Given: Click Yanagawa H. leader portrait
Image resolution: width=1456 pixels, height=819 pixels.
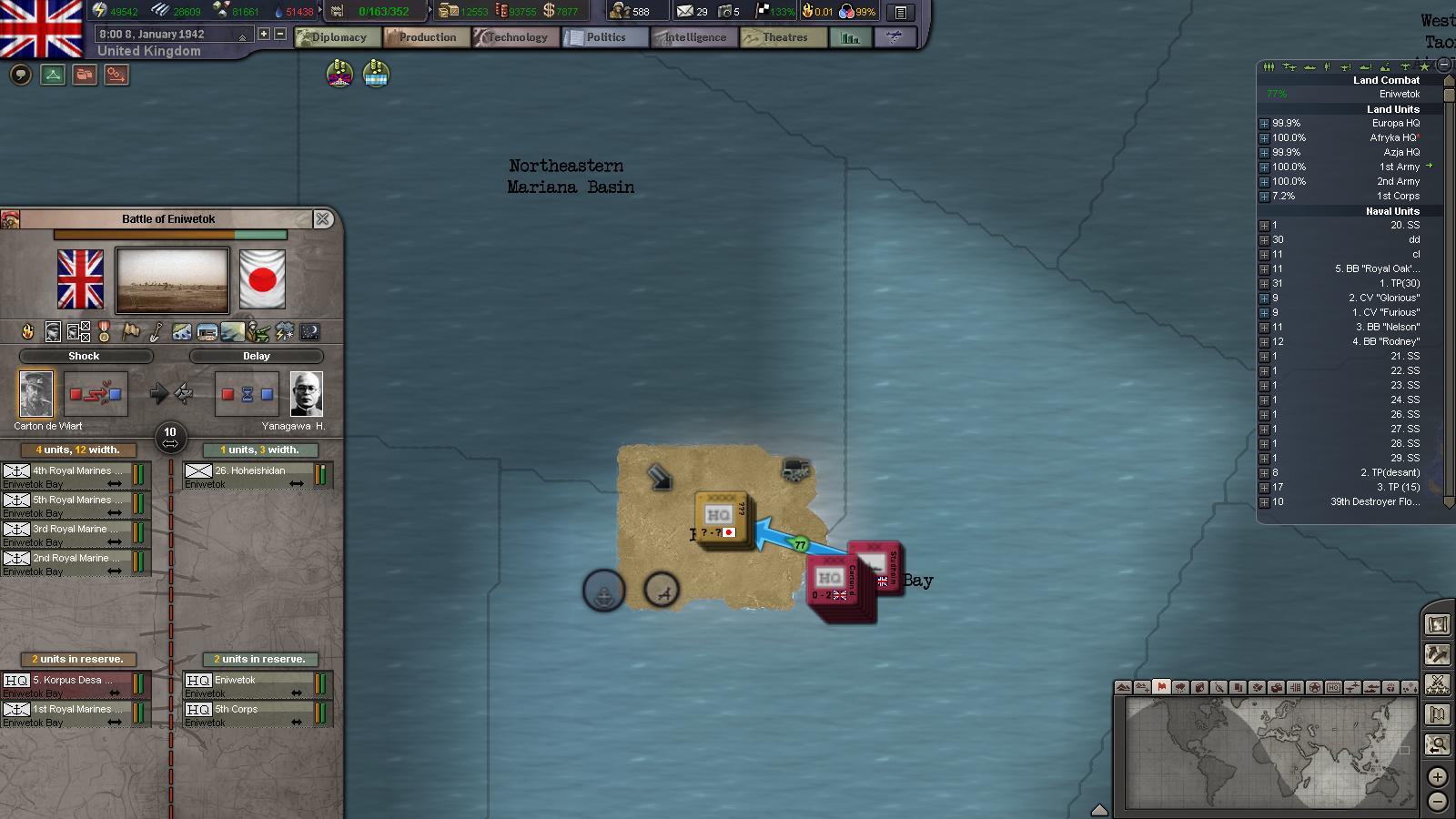Looking at the screenshot, I should point(307,393).
